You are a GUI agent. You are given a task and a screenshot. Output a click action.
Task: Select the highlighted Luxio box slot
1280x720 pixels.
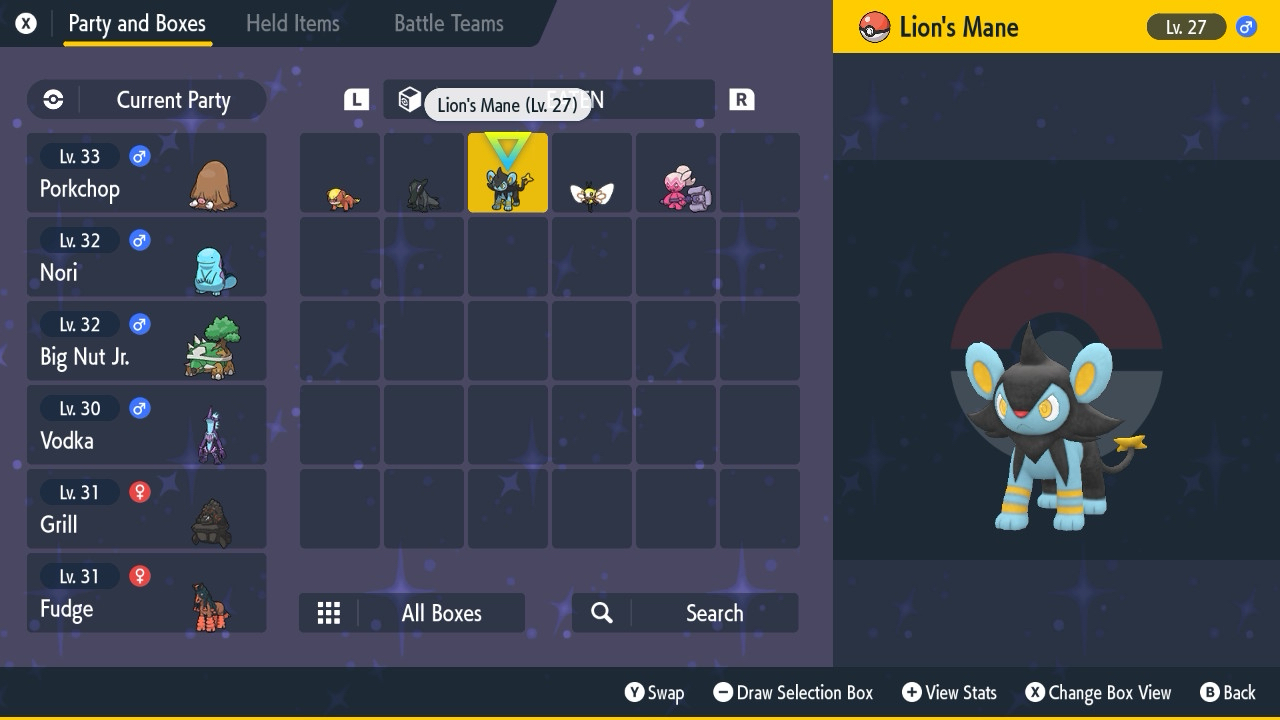(508, 173)
